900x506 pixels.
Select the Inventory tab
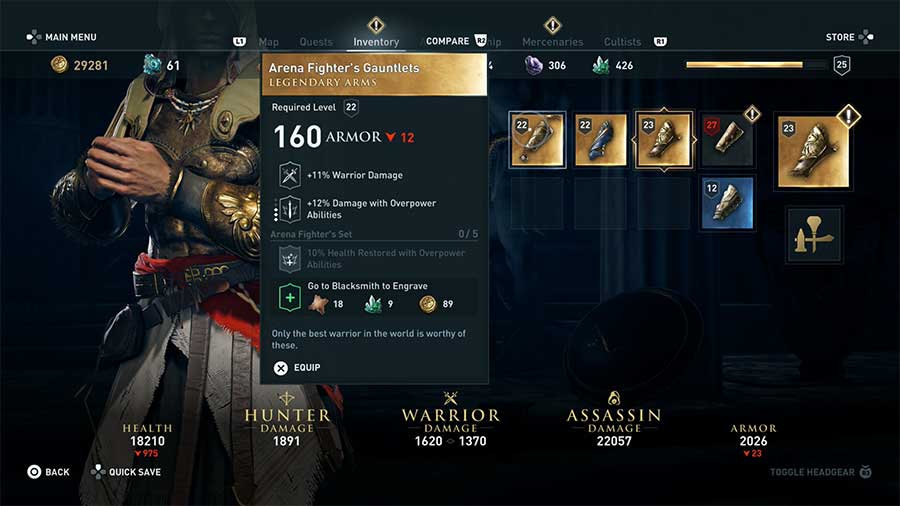[376, 42]
